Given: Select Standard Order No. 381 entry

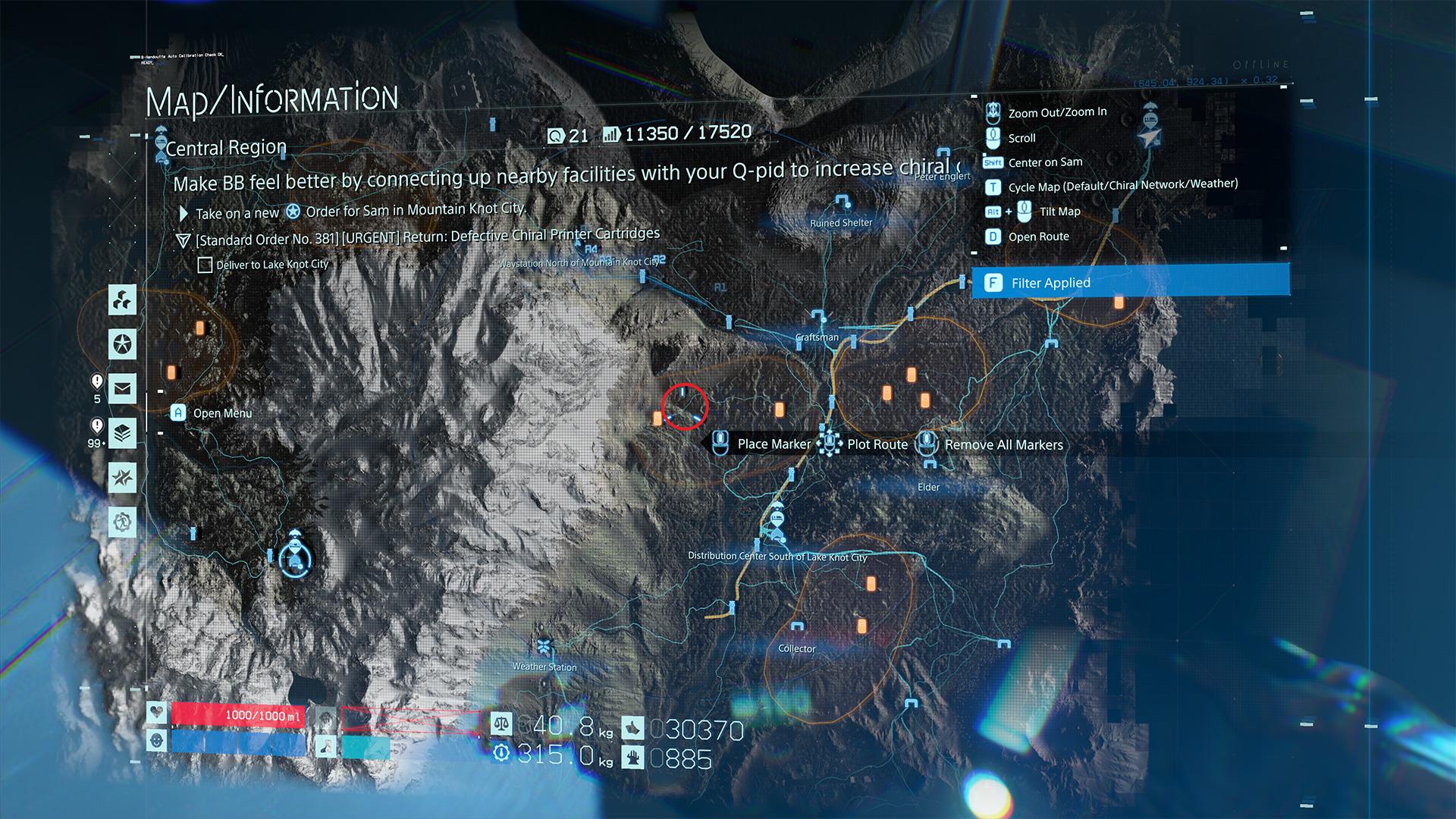Looking at the screenshot, I should point(427,237).
